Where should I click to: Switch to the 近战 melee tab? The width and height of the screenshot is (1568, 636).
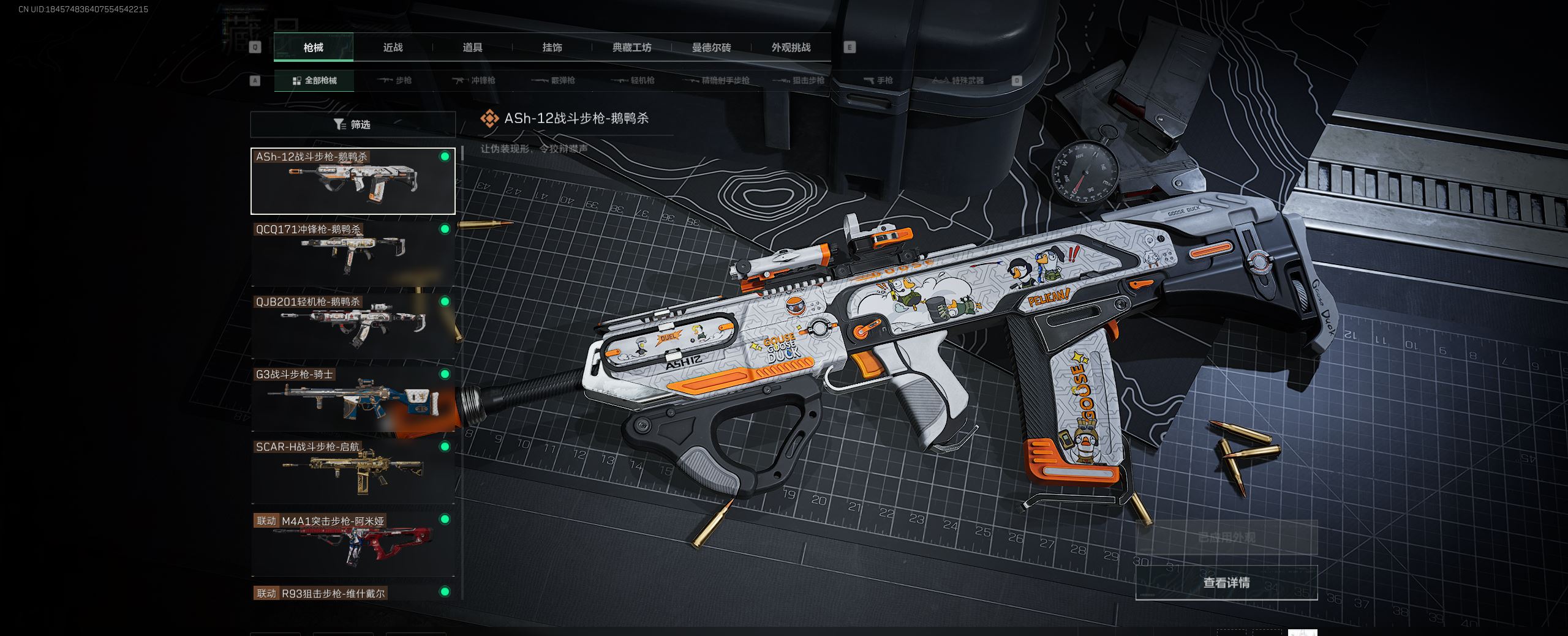click(393, 47)
